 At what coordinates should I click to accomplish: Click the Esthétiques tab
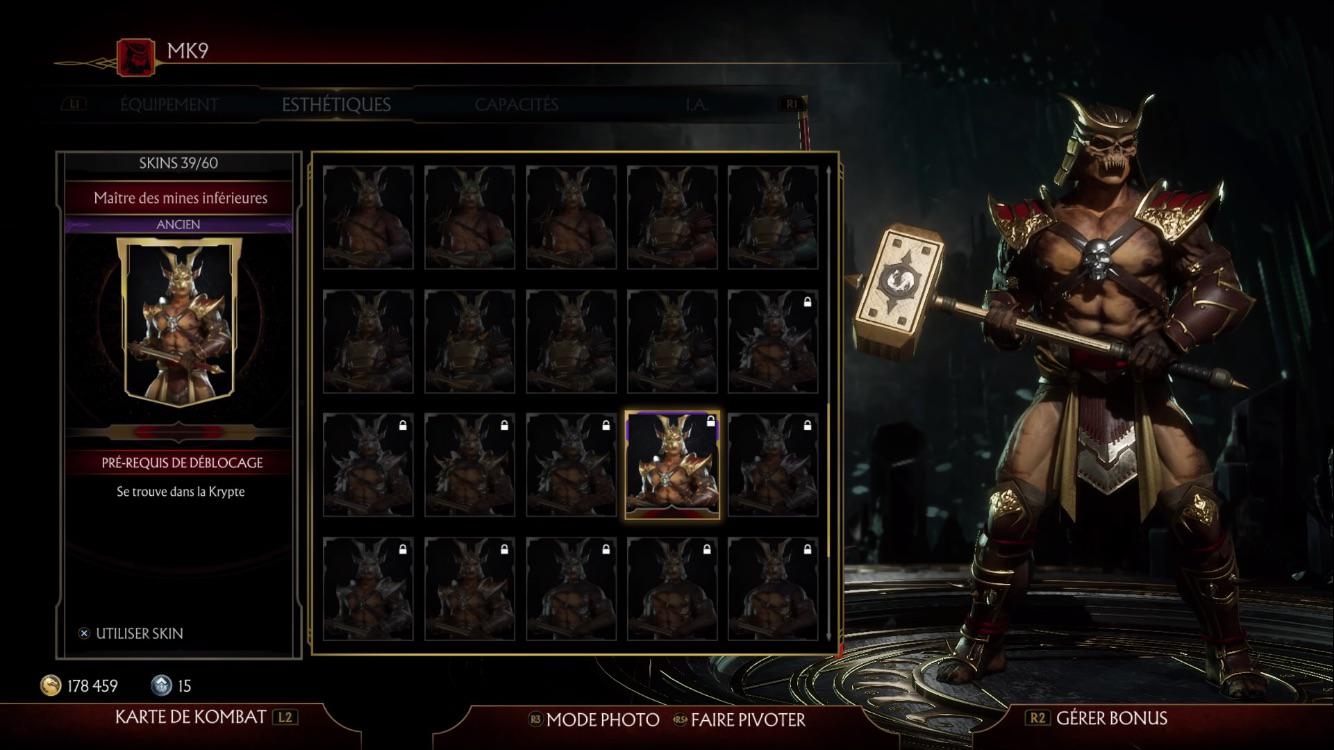(x=334, y=103)
